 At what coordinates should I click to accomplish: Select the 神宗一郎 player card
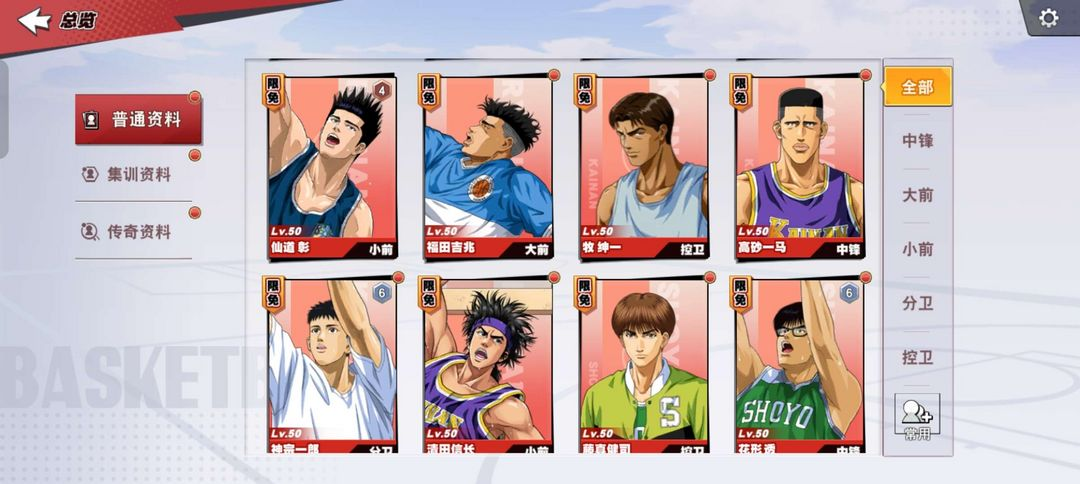click(331, 365)
